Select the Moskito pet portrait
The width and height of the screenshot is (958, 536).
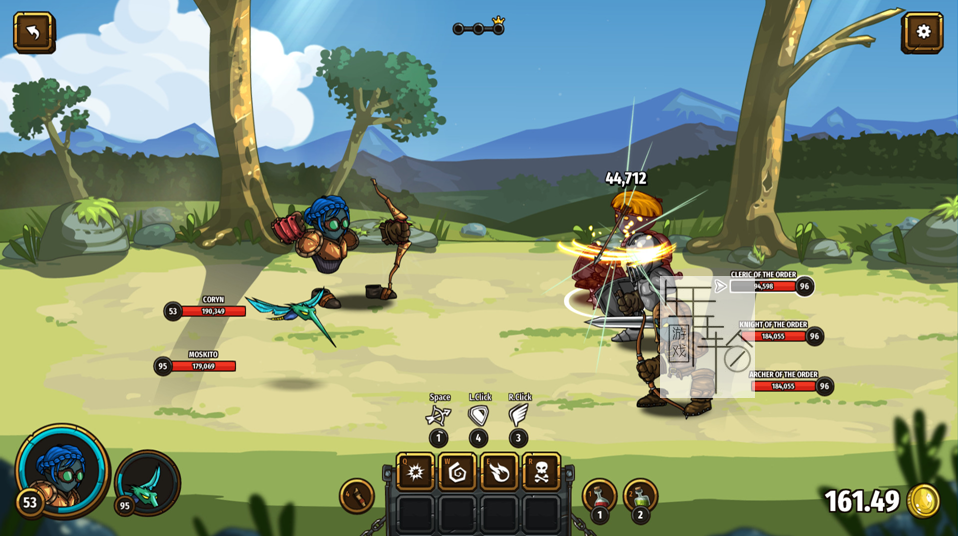(x=148, y=482)
